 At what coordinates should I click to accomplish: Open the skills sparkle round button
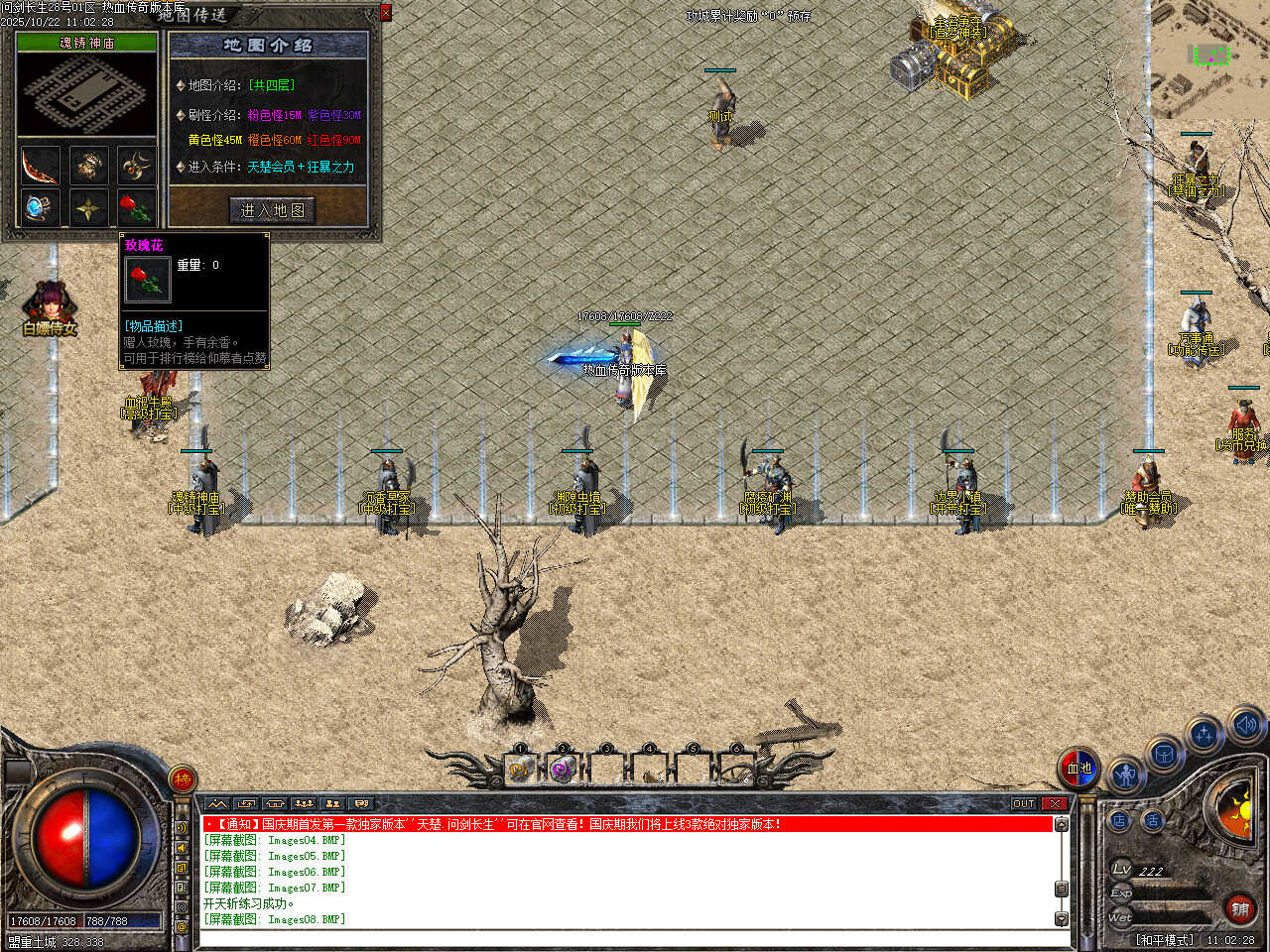point(1205,735)
